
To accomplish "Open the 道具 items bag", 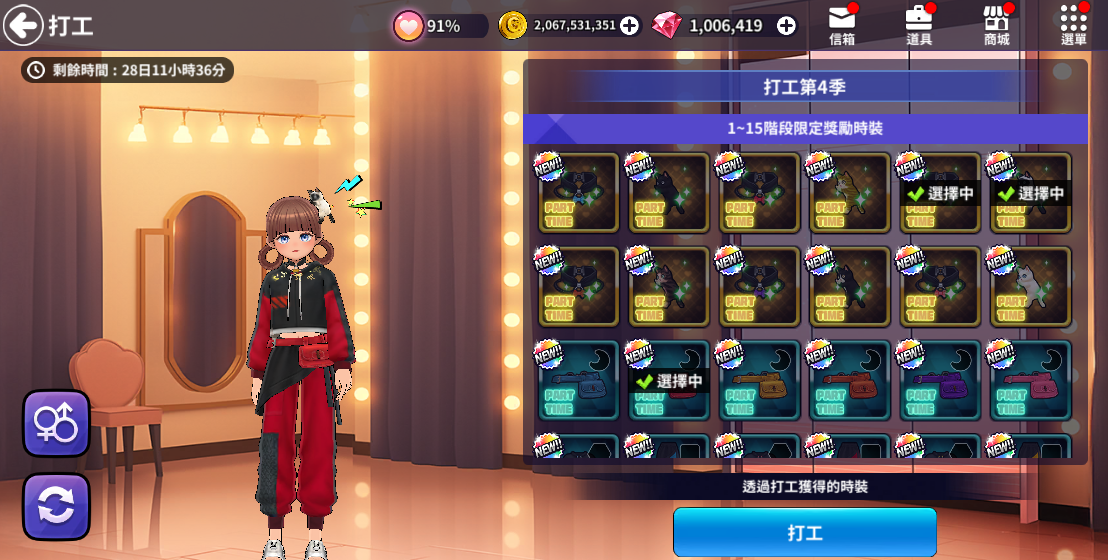I will tap(919, 25).
